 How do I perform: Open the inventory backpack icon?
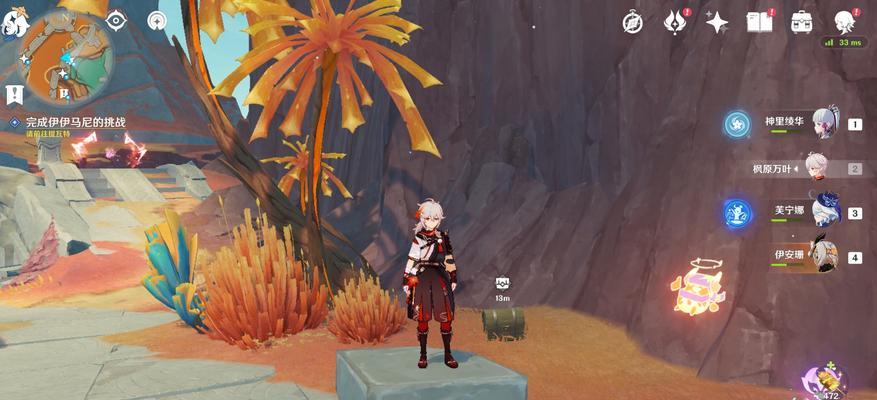[802, 22]
